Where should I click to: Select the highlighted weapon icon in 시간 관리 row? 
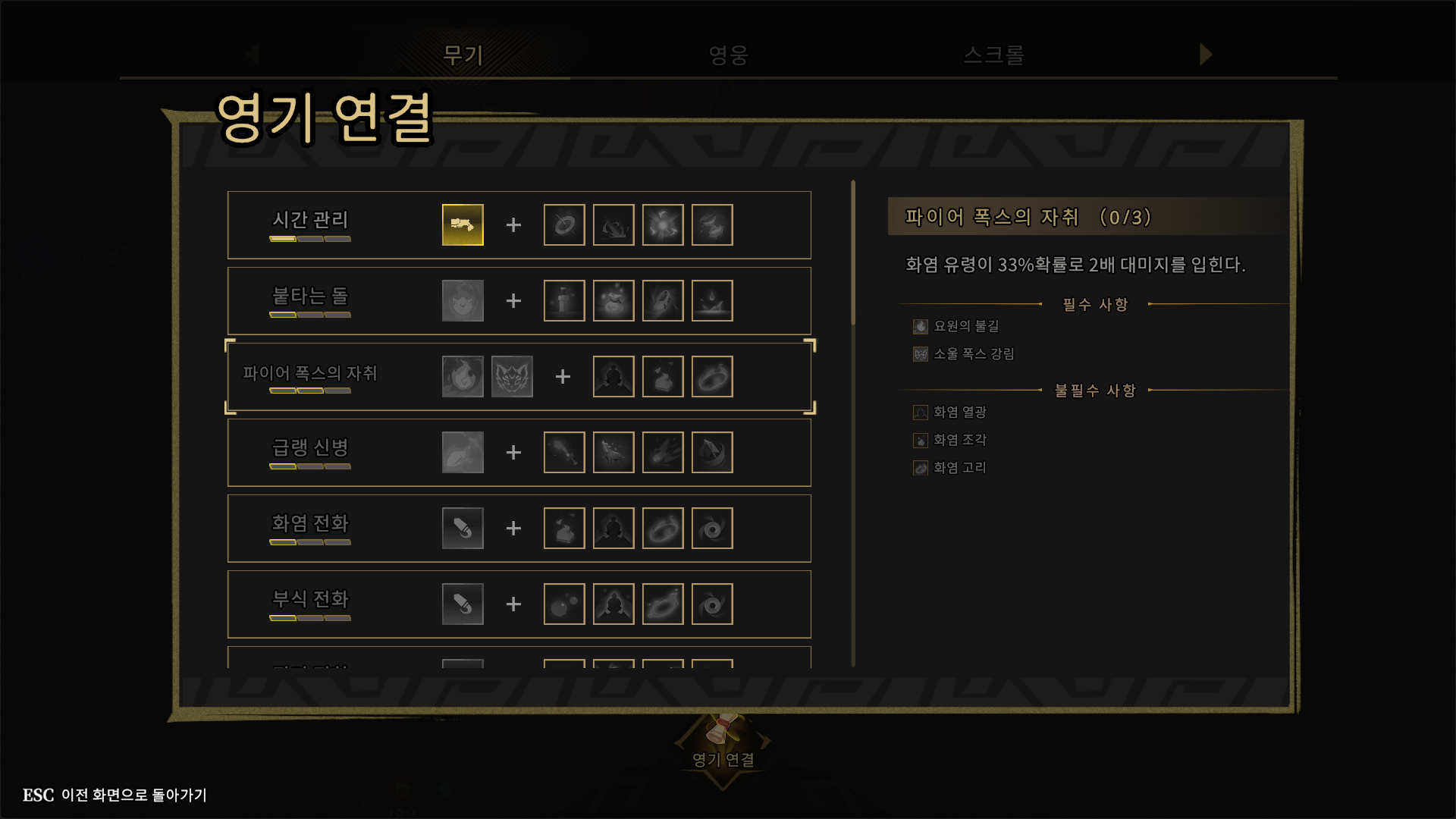(462, 224)
